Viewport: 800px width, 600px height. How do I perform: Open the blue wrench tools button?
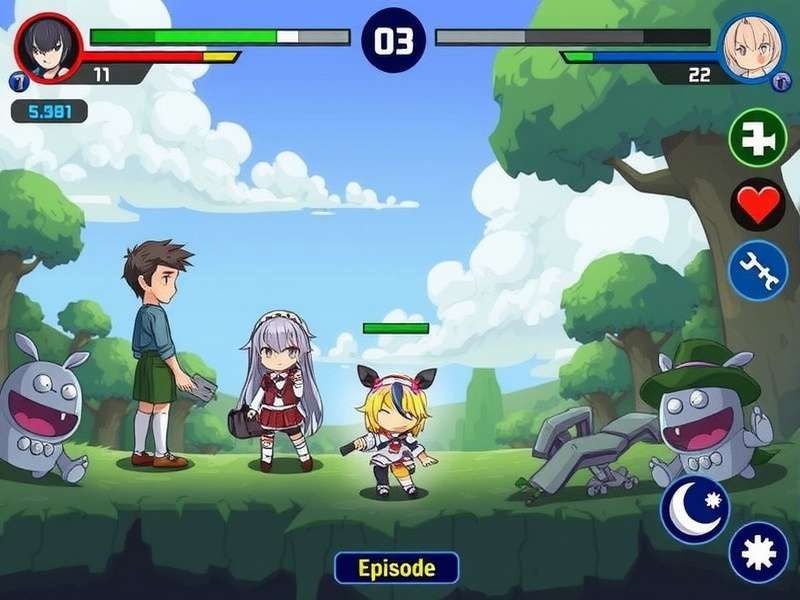pyautogui.click(x=758, y=270)
